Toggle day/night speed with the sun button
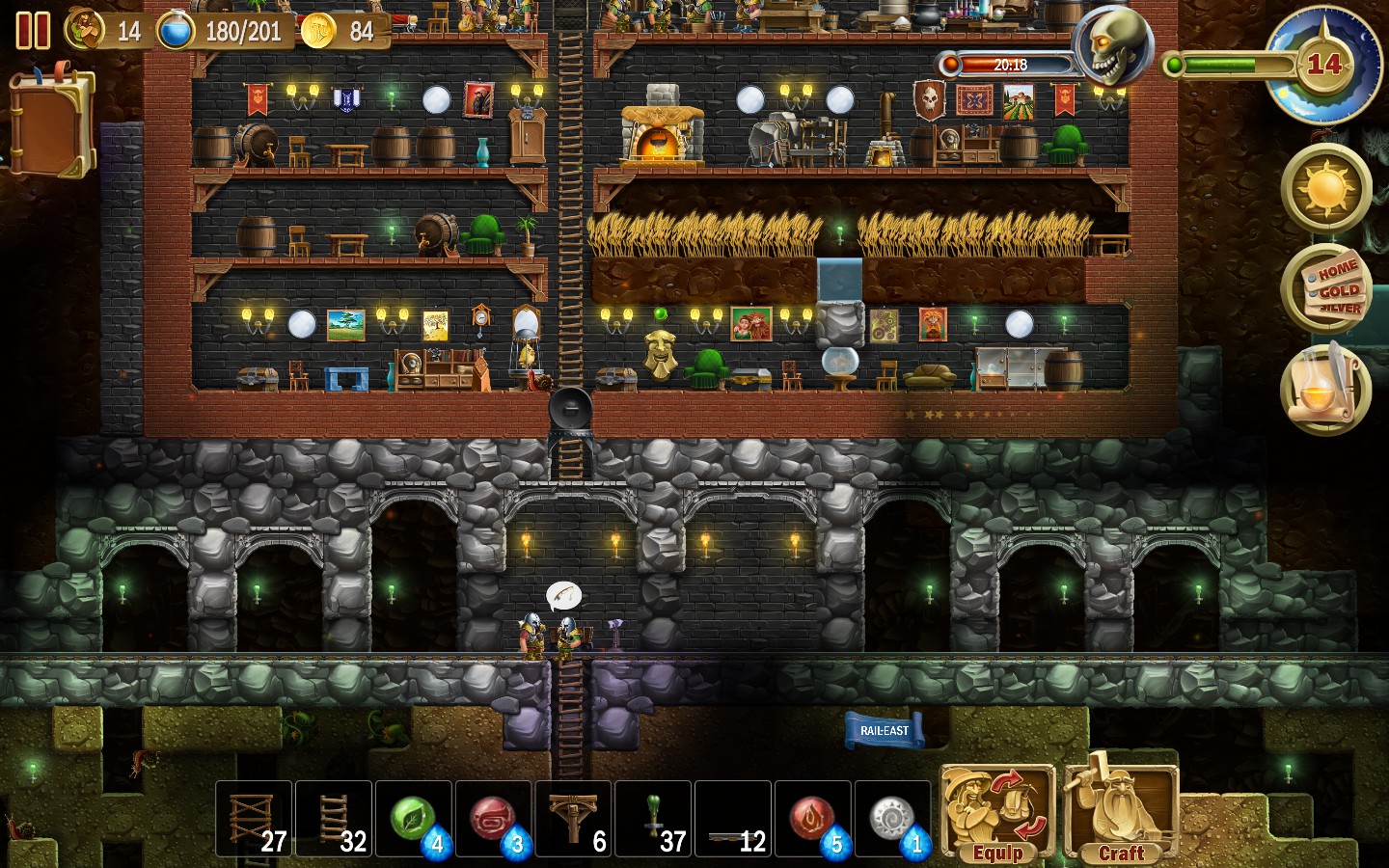 pyautogui.click(x=1328, y=187)
